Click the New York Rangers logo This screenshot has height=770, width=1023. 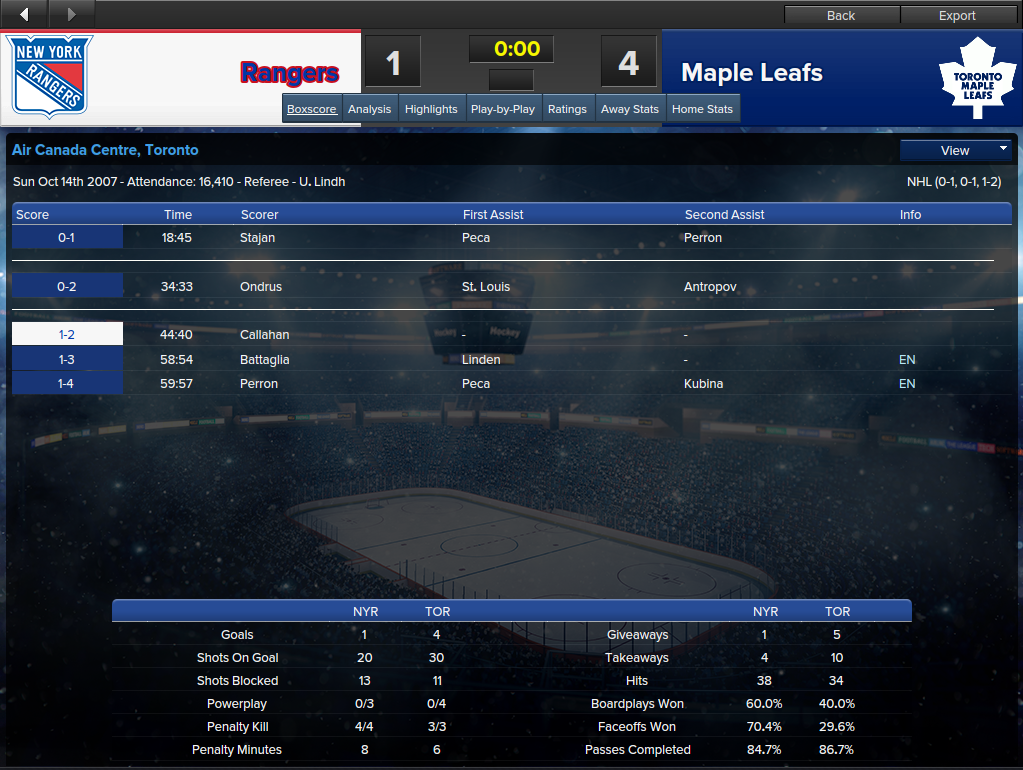[x=51, y=76]
